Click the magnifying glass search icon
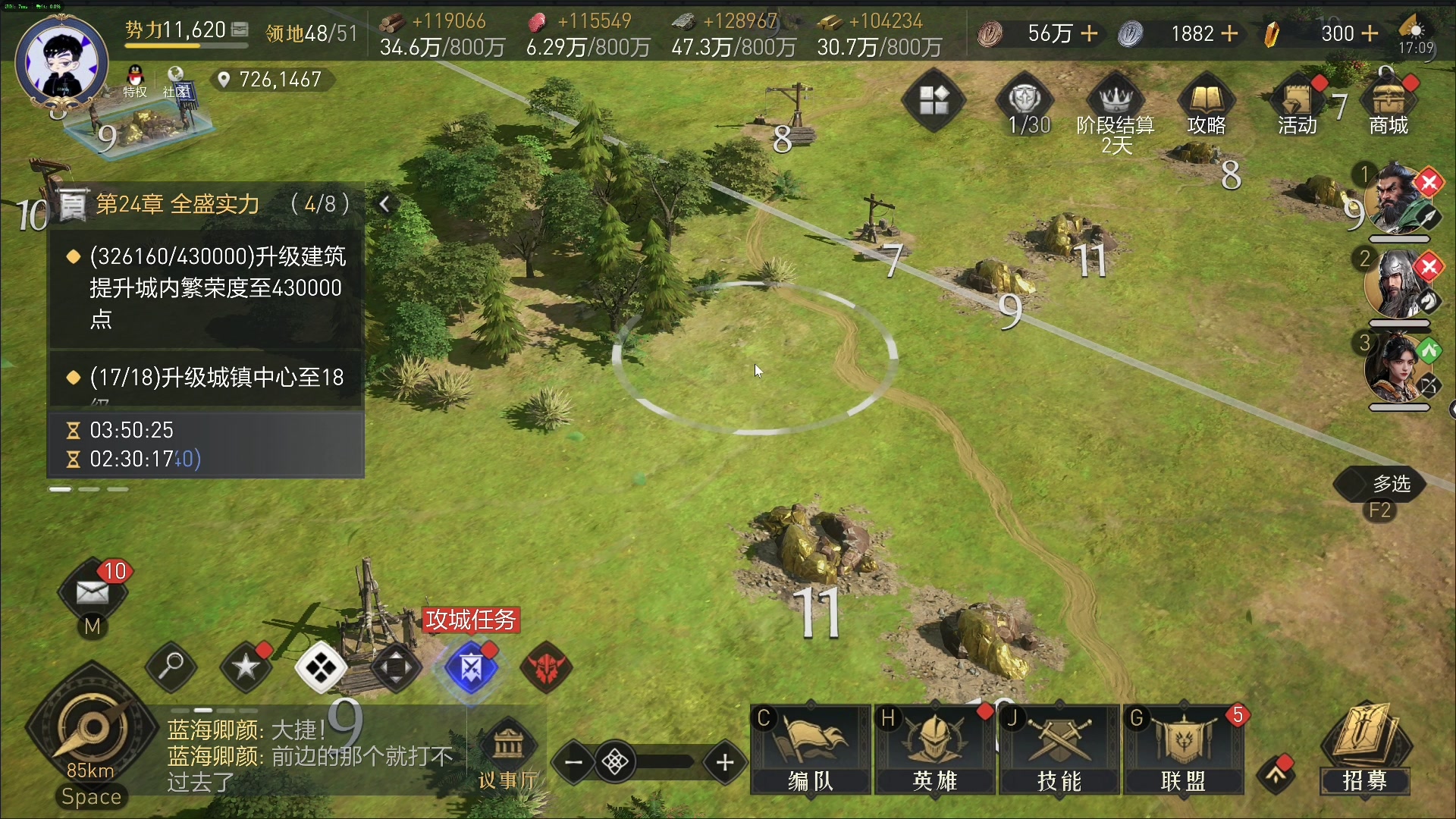 point(171,667)
